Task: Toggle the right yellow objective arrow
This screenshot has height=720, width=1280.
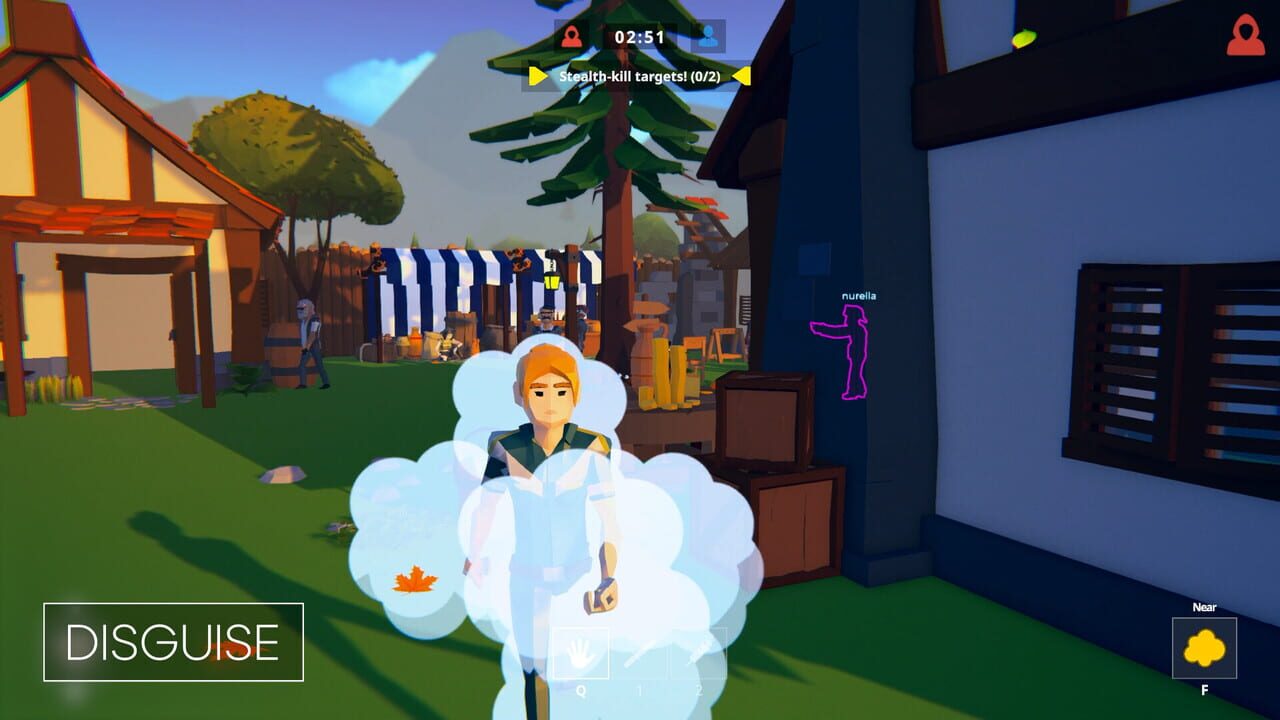Action: tap(742, 73)
